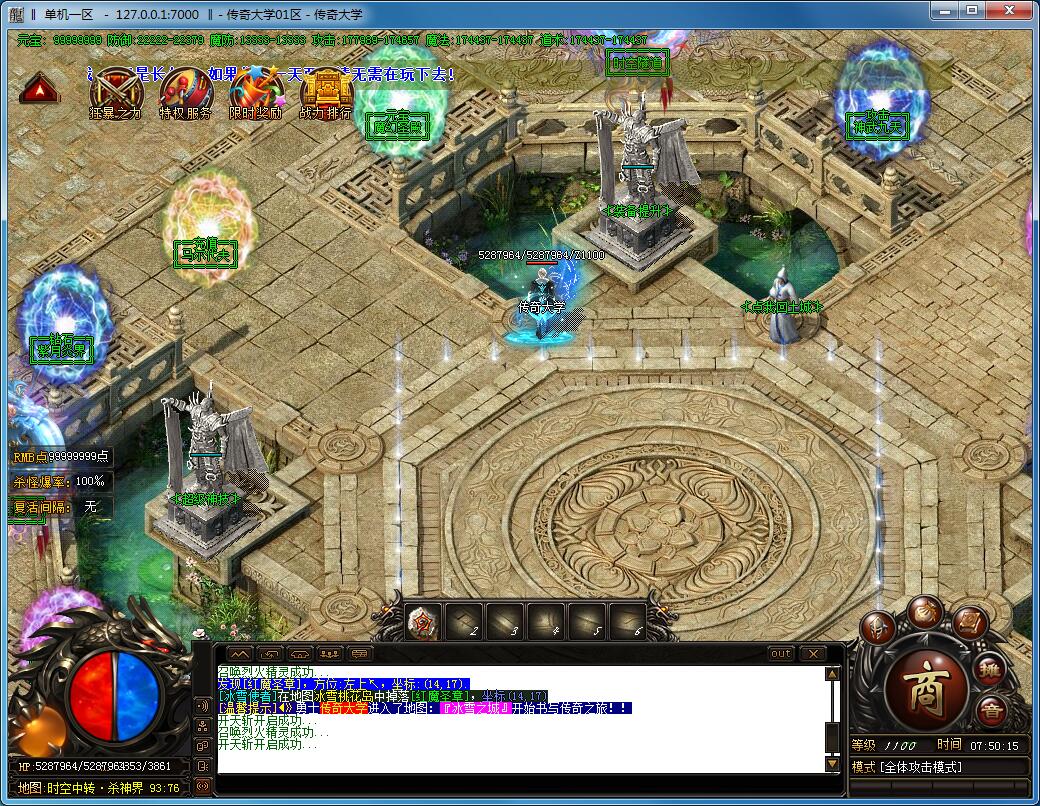The height and width of the screenshot is (806, 1040).
Task: Click the 马尔代夫 teleport portal label
Action: tap(206, 252)
